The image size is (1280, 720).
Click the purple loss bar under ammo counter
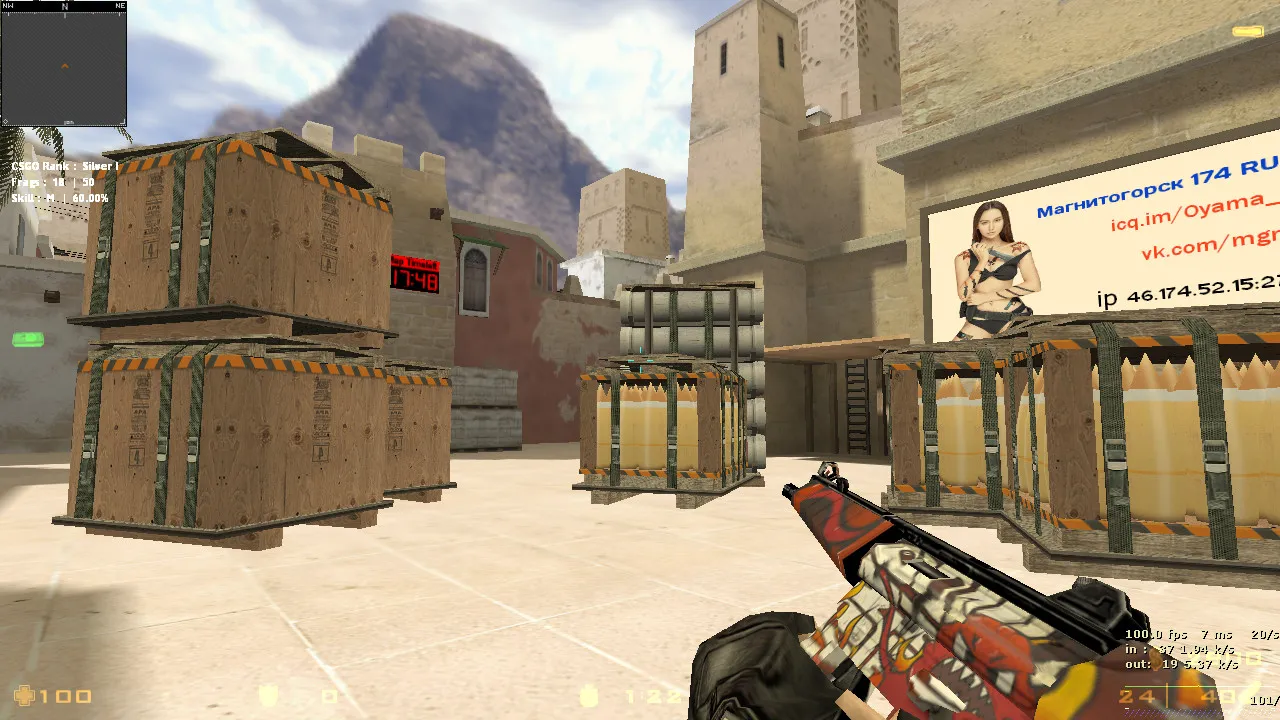coord(1170,712)
